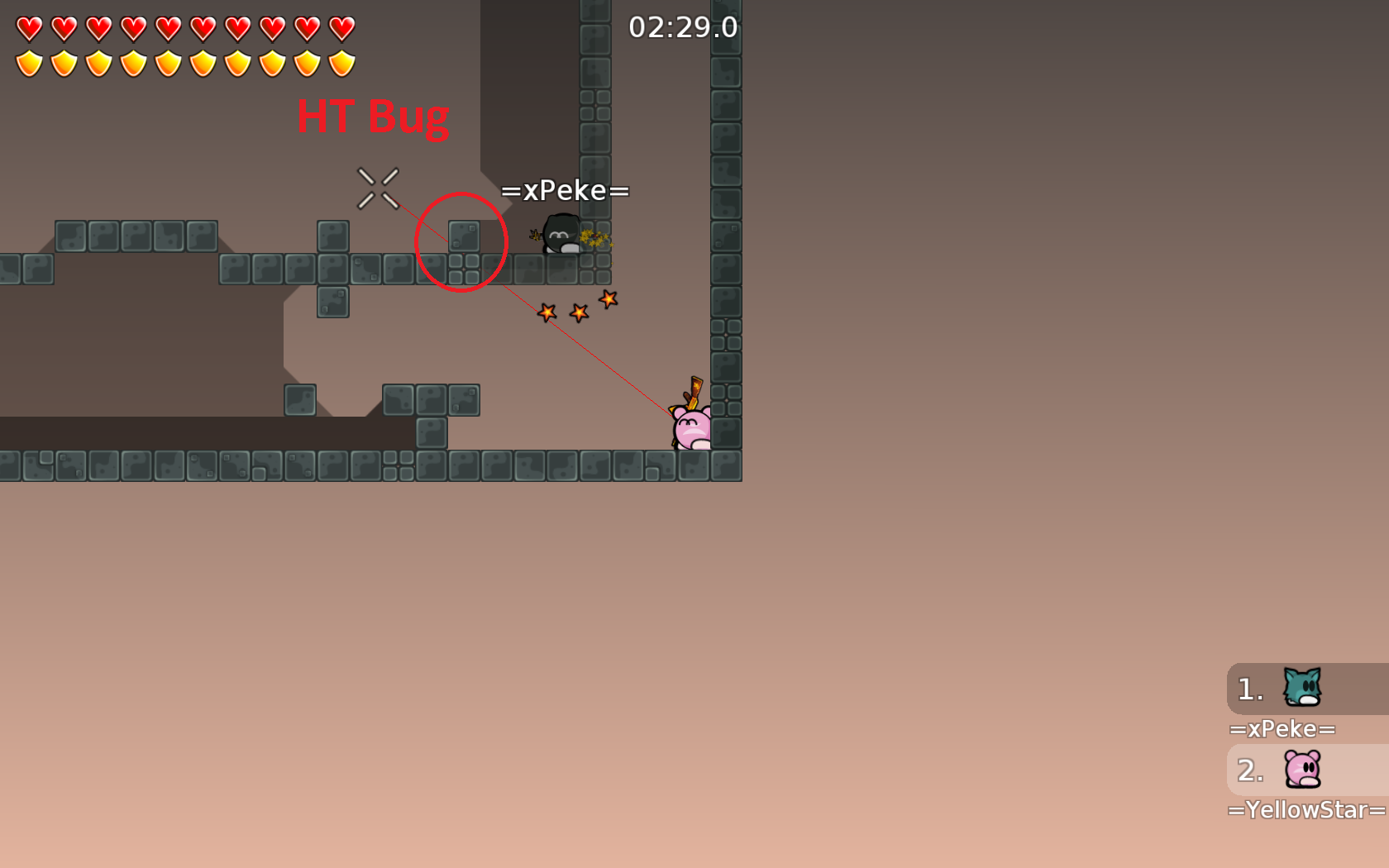Click the topmost orange star pickup
This screenshot has width=1389, height=868.
pos(608,299)
